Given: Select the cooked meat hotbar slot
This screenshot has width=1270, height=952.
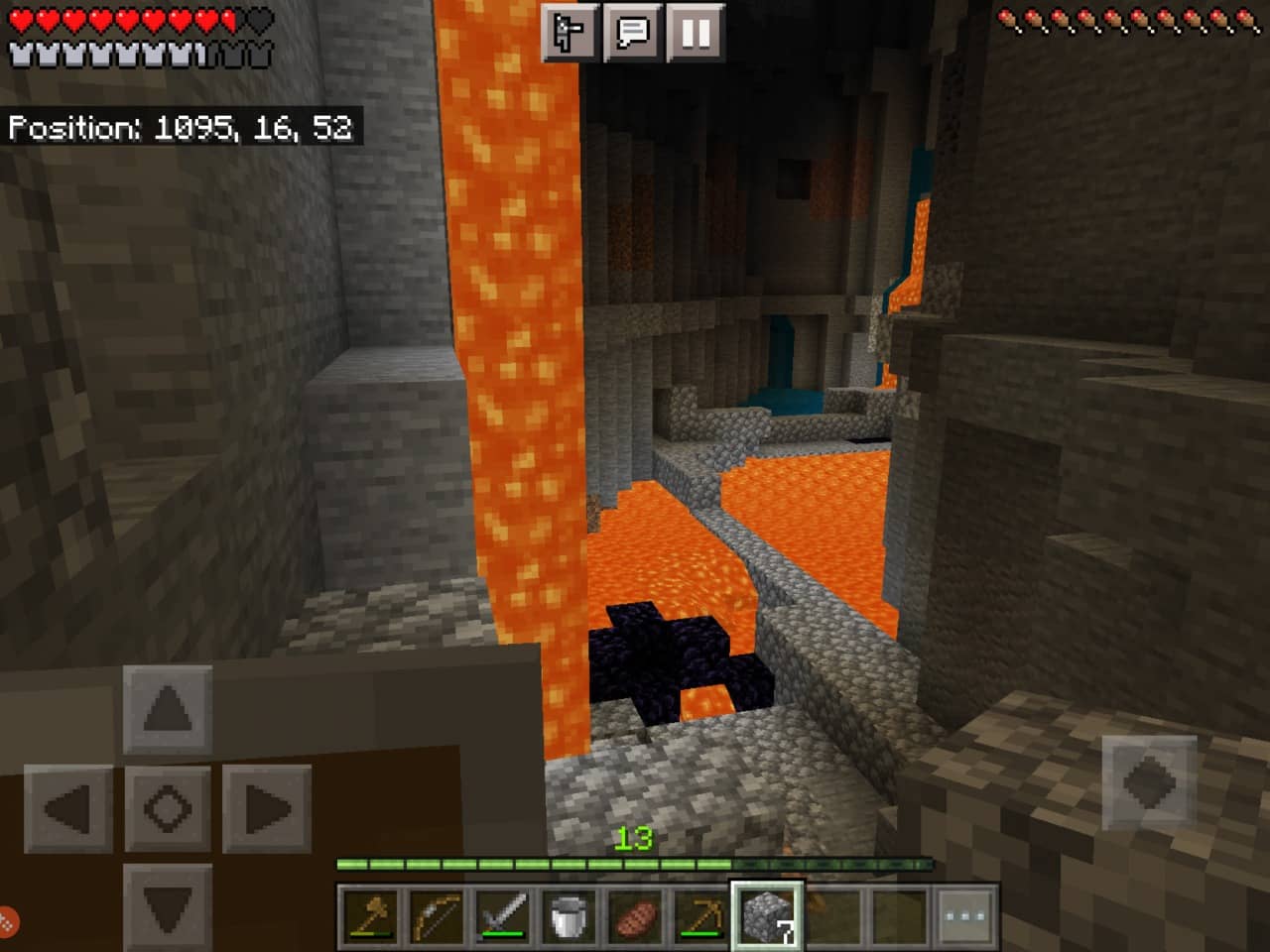Looking at the screenshot, I should click(x=635, y=914).
